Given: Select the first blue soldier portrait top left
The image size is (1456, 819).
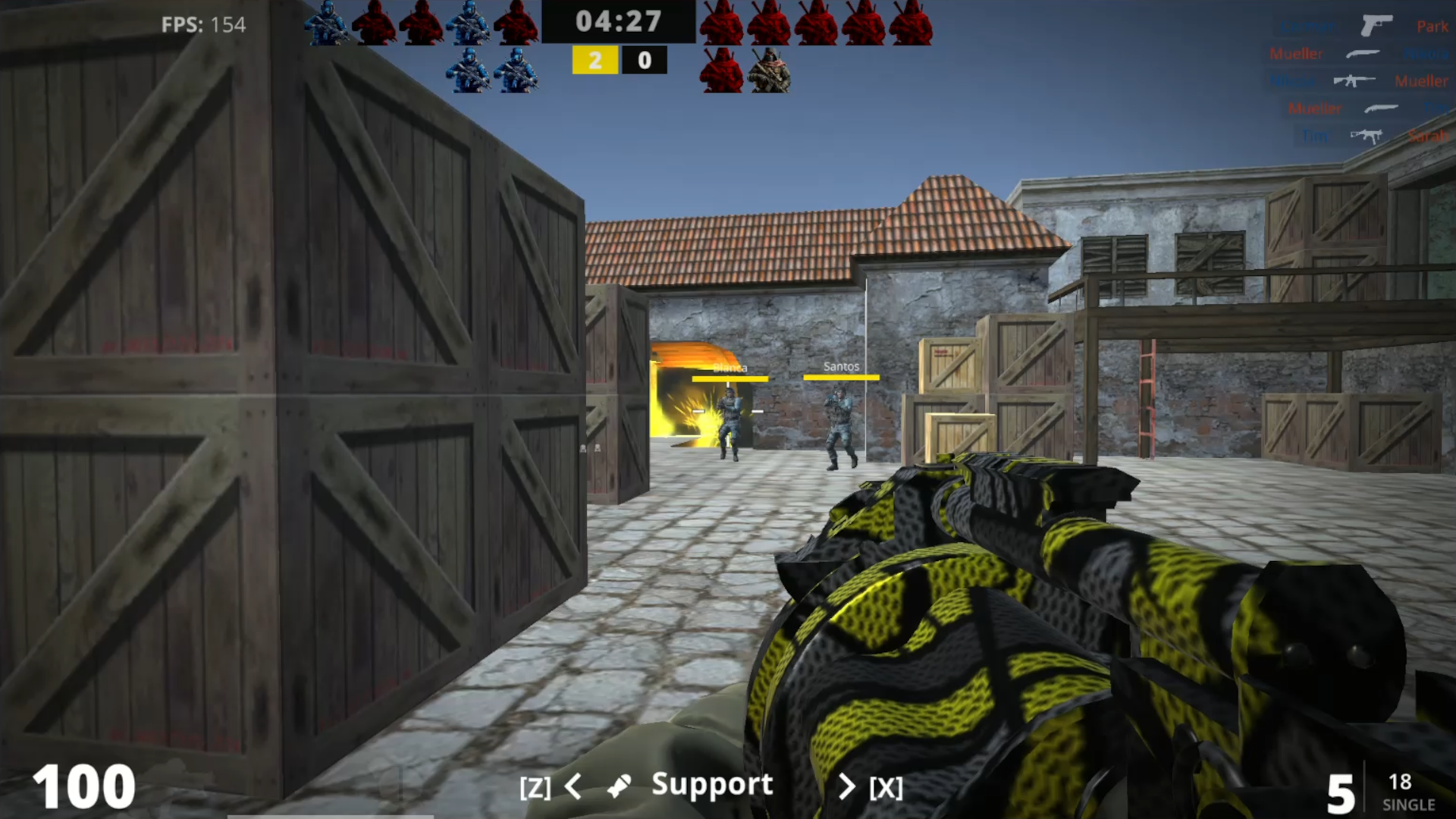Looking at the screenshot, I should (328, 23).
